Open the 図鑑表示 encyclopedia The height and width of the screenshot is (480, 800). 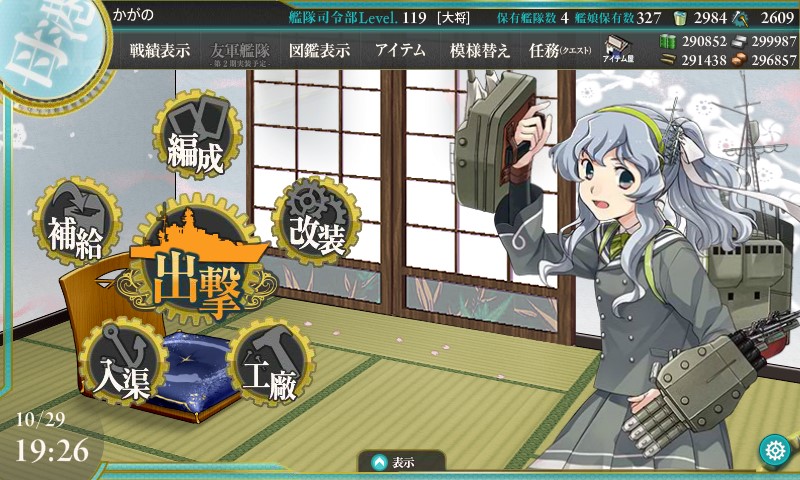pos(317,51)
